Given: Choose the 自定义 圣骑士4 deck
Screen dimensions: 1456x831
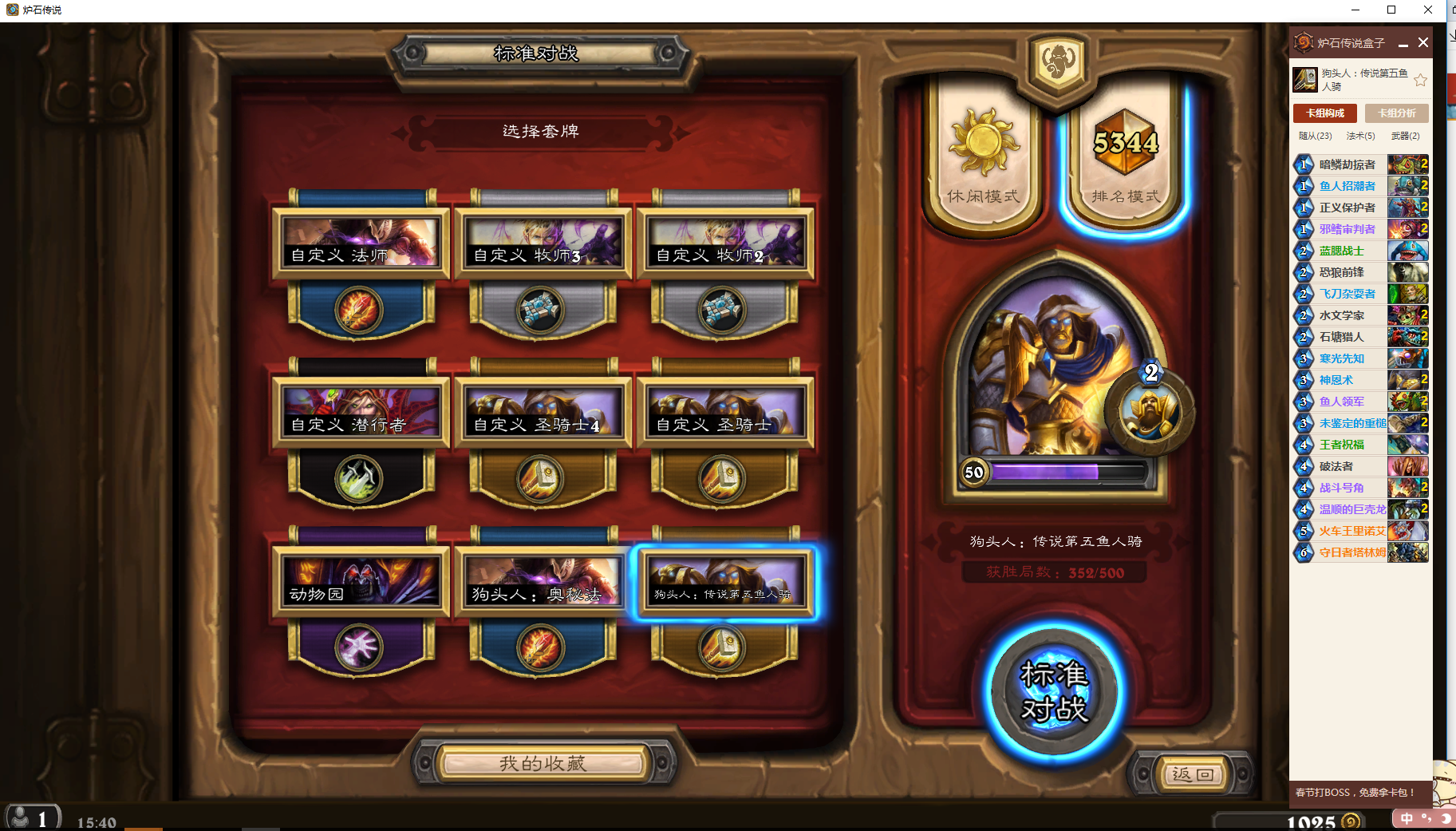Looking at the screenshot, I should [543, 413].
